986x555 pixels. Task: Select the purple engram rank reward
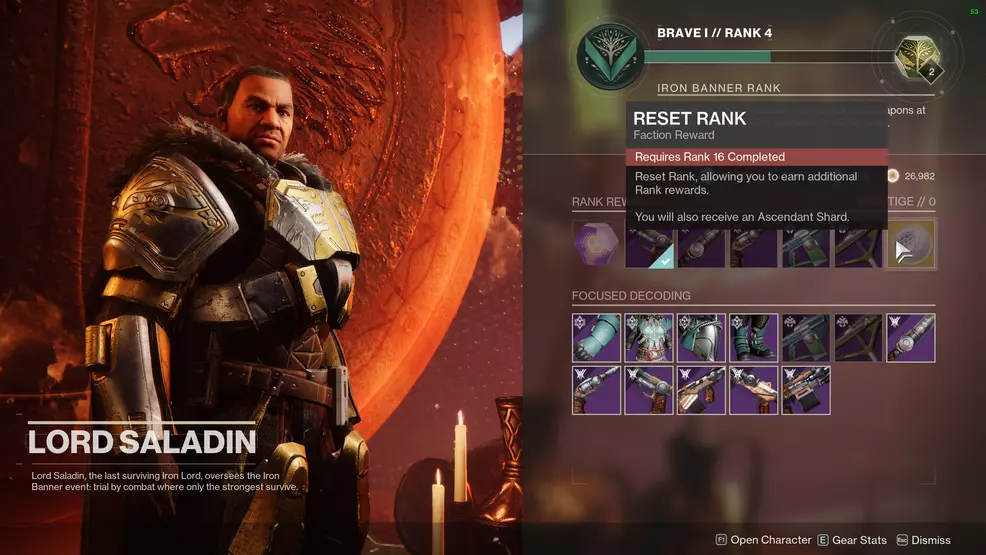[x=596, y=245]
